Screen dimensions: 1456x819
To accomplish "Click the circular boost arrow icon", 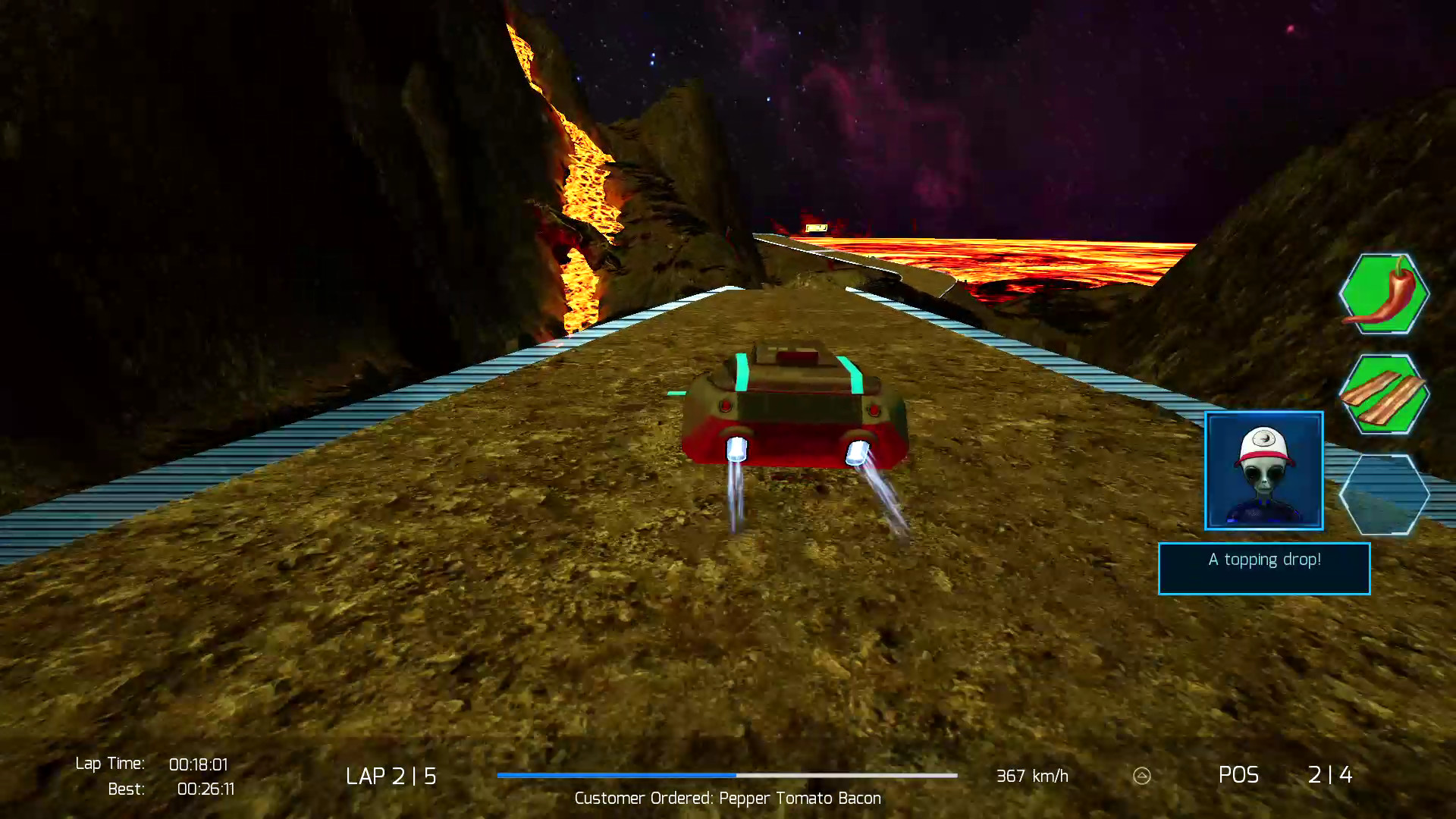I will [1141, 776].
